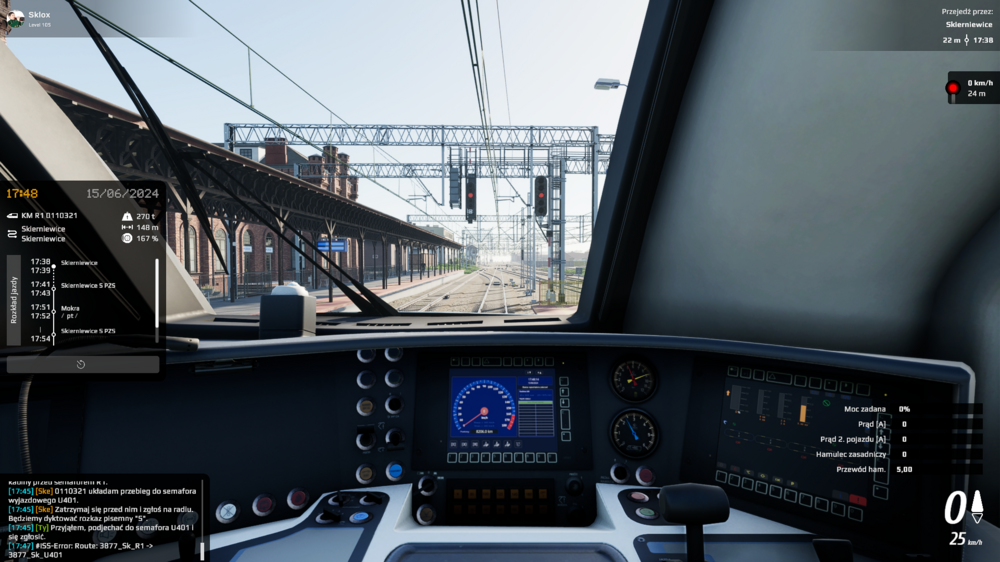The width and height of the screenshot is (1000, 562).
Task: Click the Sklox player profile avatar
Action: [x=15, y=19]
